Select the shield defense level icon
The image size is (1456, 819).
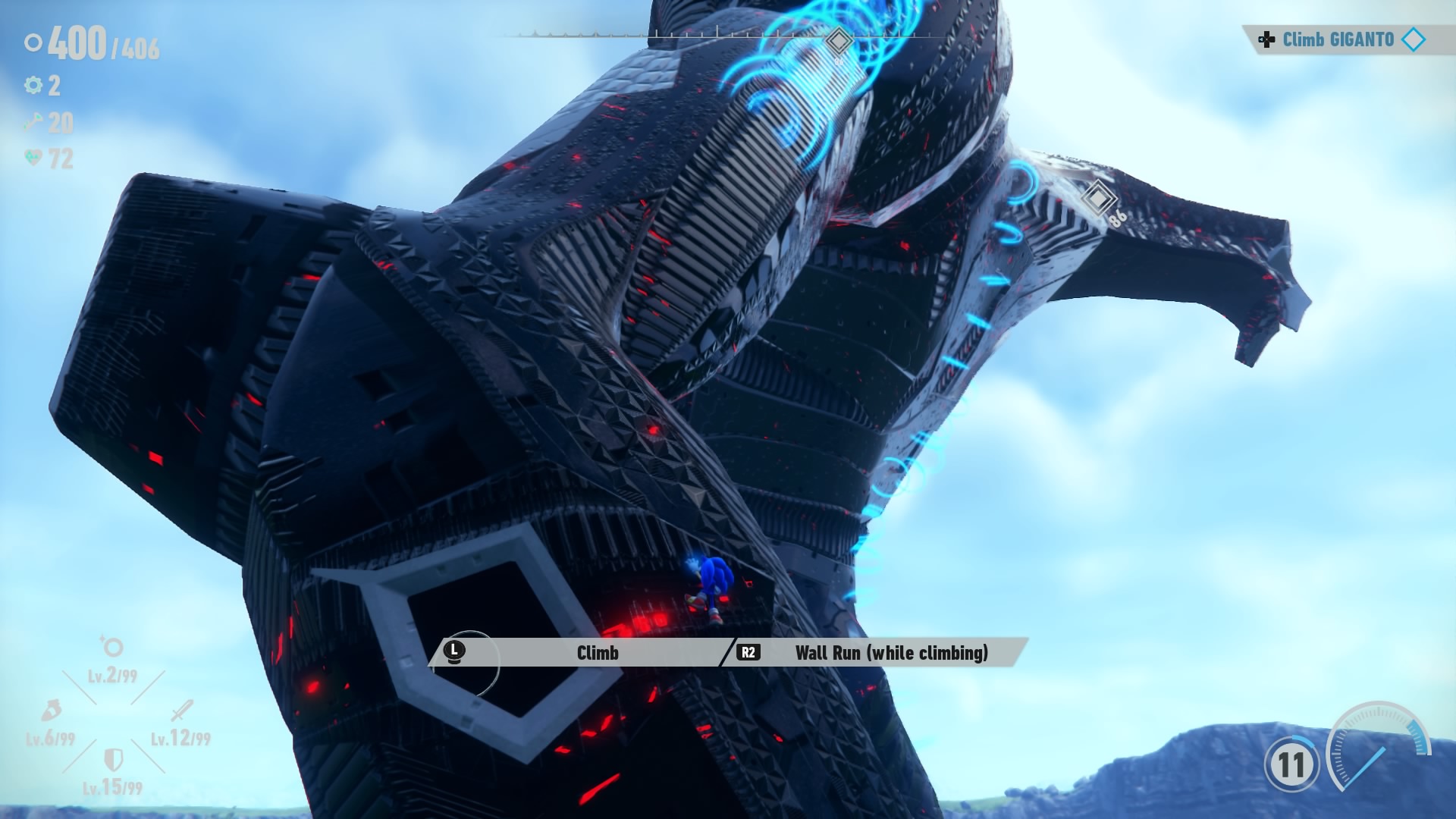[x=113, y=758]
